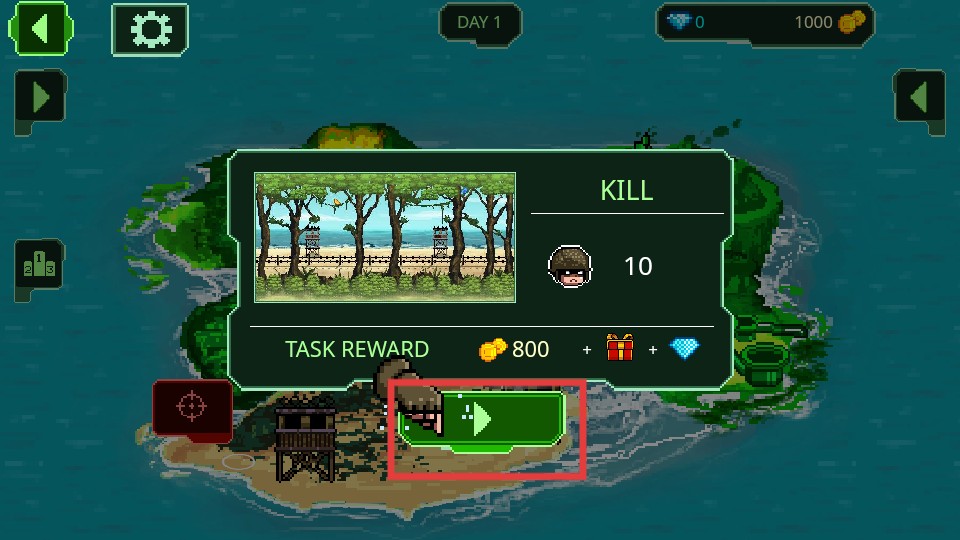Tap the red crosshair target button
The image size is (960, 540).
click(191, 408)
